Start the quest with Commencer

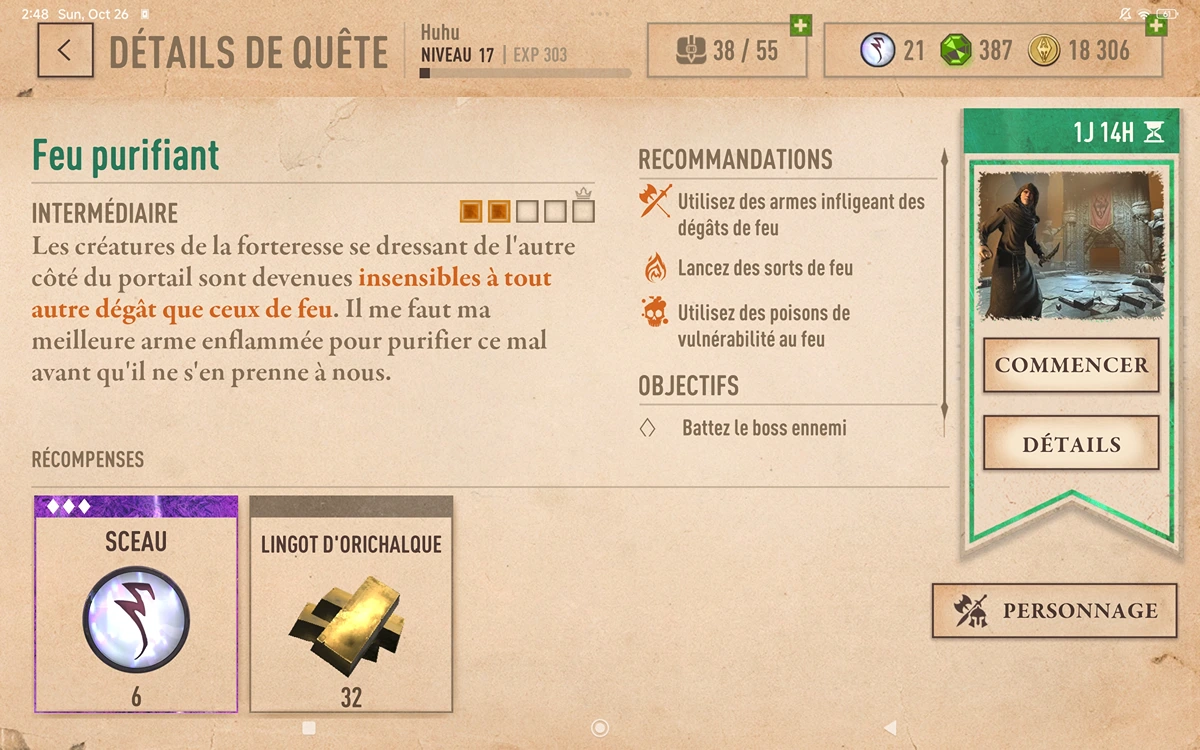point(1071,365)
